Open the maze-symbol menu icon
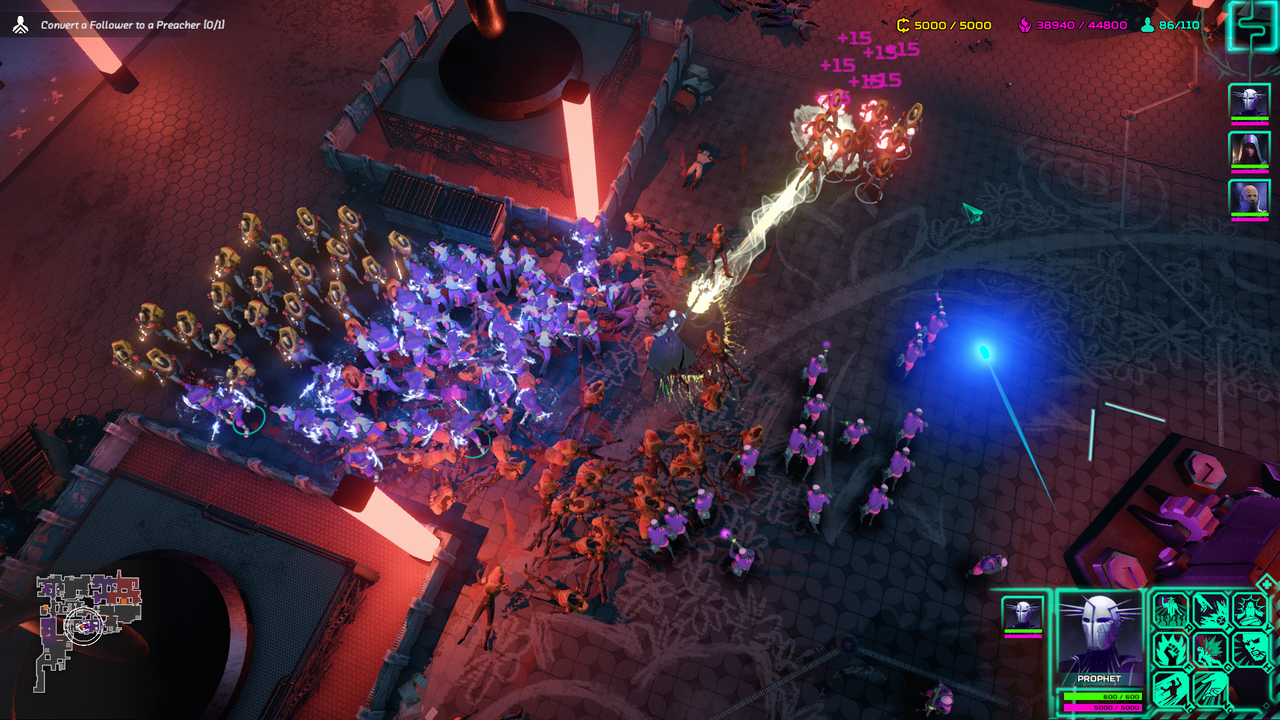 click(x=1251, y=27)
